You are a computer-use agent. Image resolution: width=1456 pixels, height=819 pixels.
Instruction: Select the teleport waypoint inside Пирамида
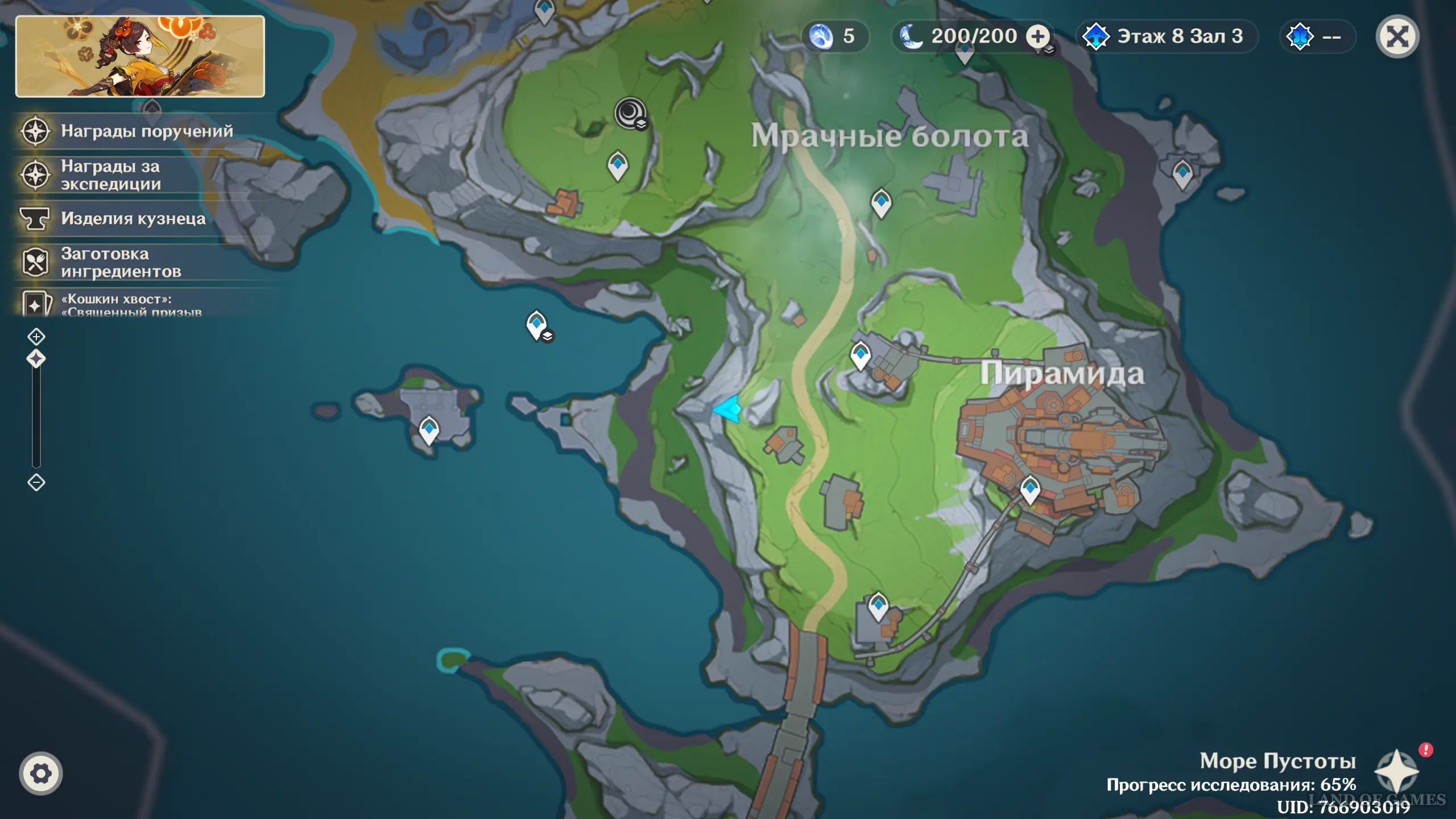(x=1030, y=489)
